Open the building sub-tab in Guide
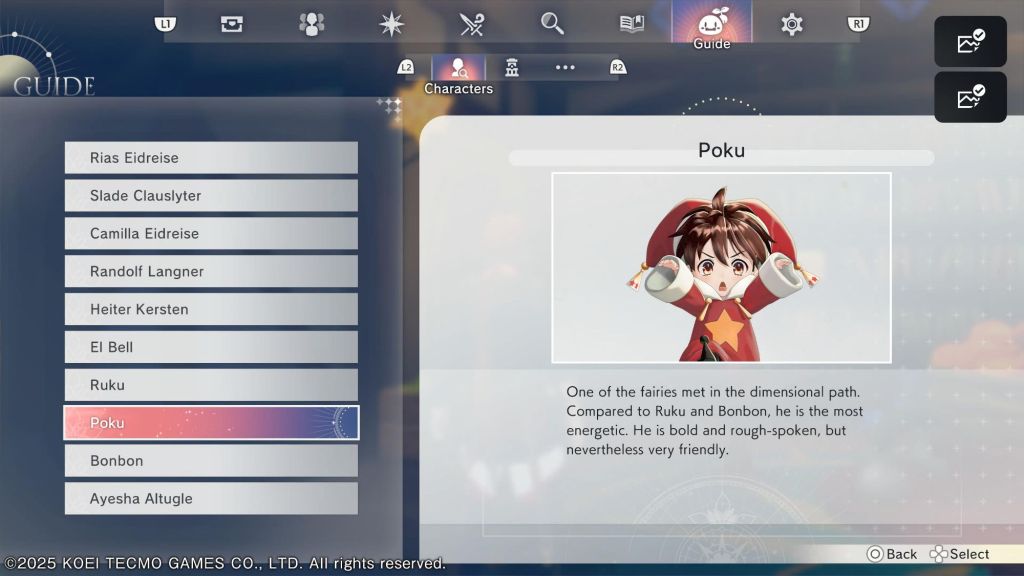1024x576 pixels. click(512, 68)
